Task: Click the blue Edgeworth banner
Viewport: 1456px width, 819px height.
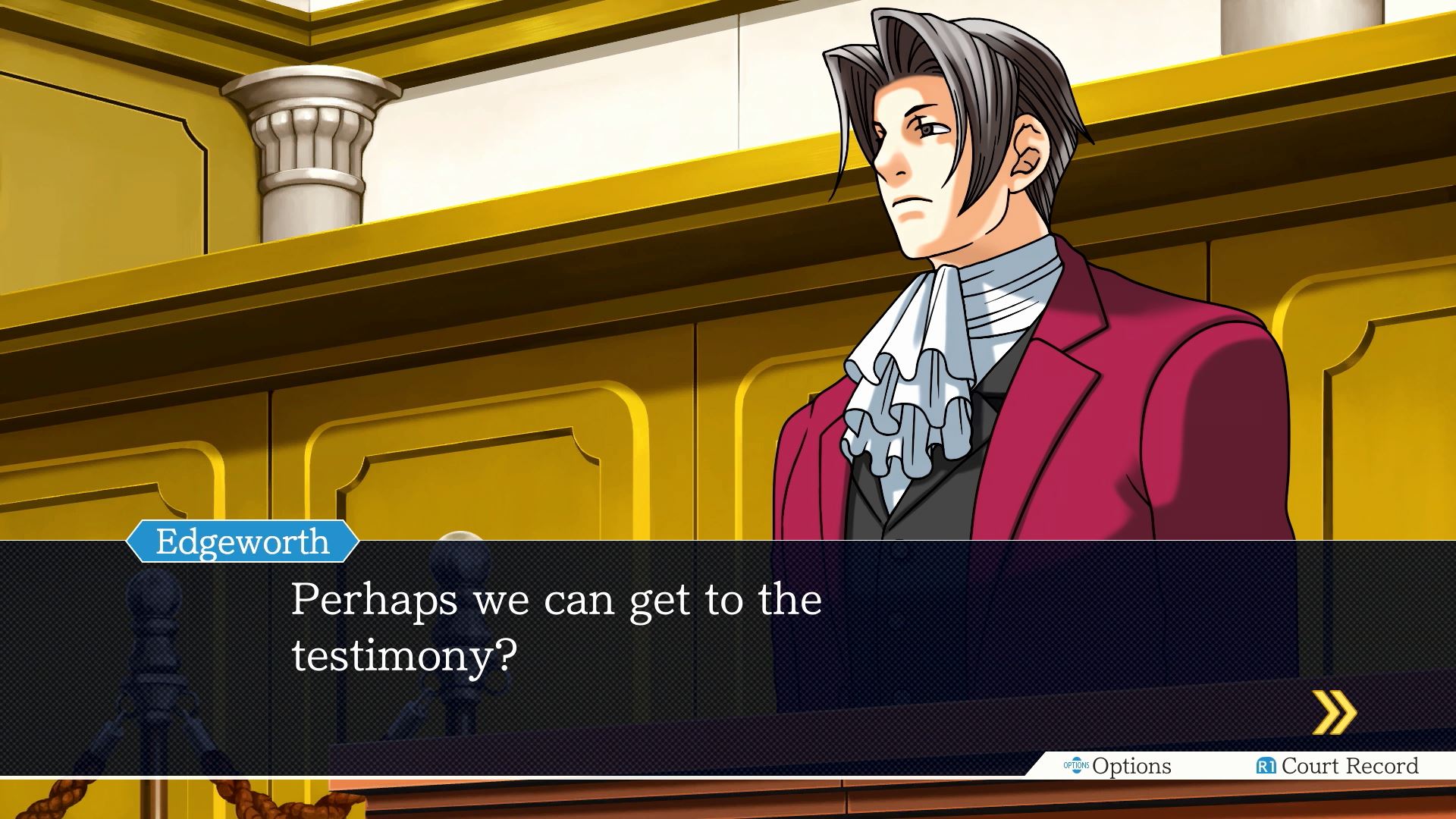Action: 241,542
